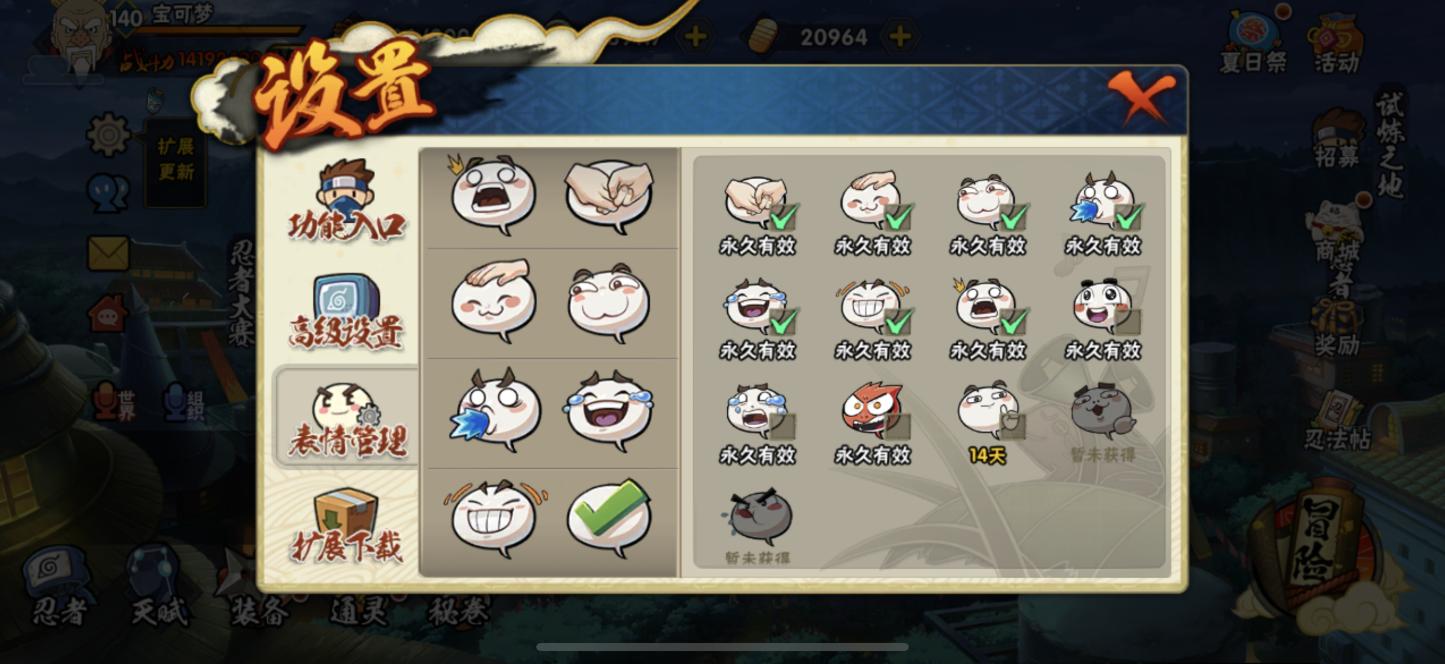Screen dimensions: 1445x664
Task: Open the 夏日祭 event icon
Action: (x=1254, y=42)
